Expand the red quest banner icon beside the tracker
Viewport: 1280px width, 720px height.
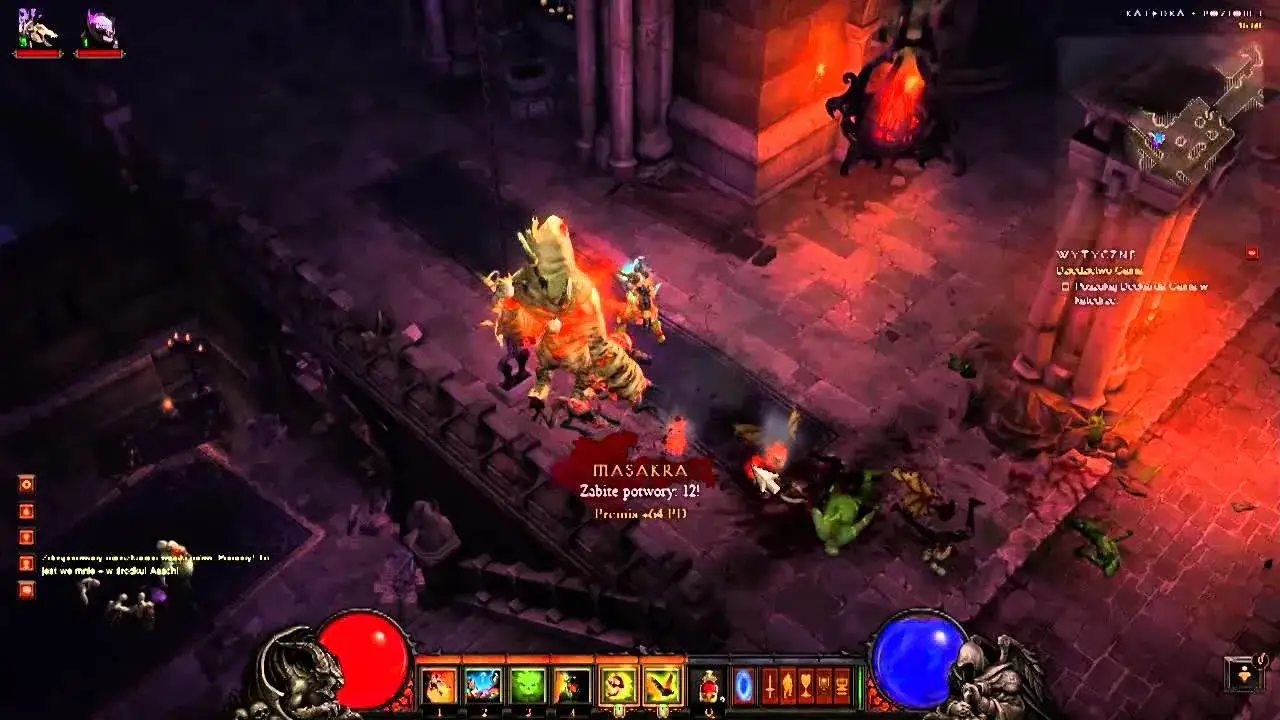click(1251, 254)
